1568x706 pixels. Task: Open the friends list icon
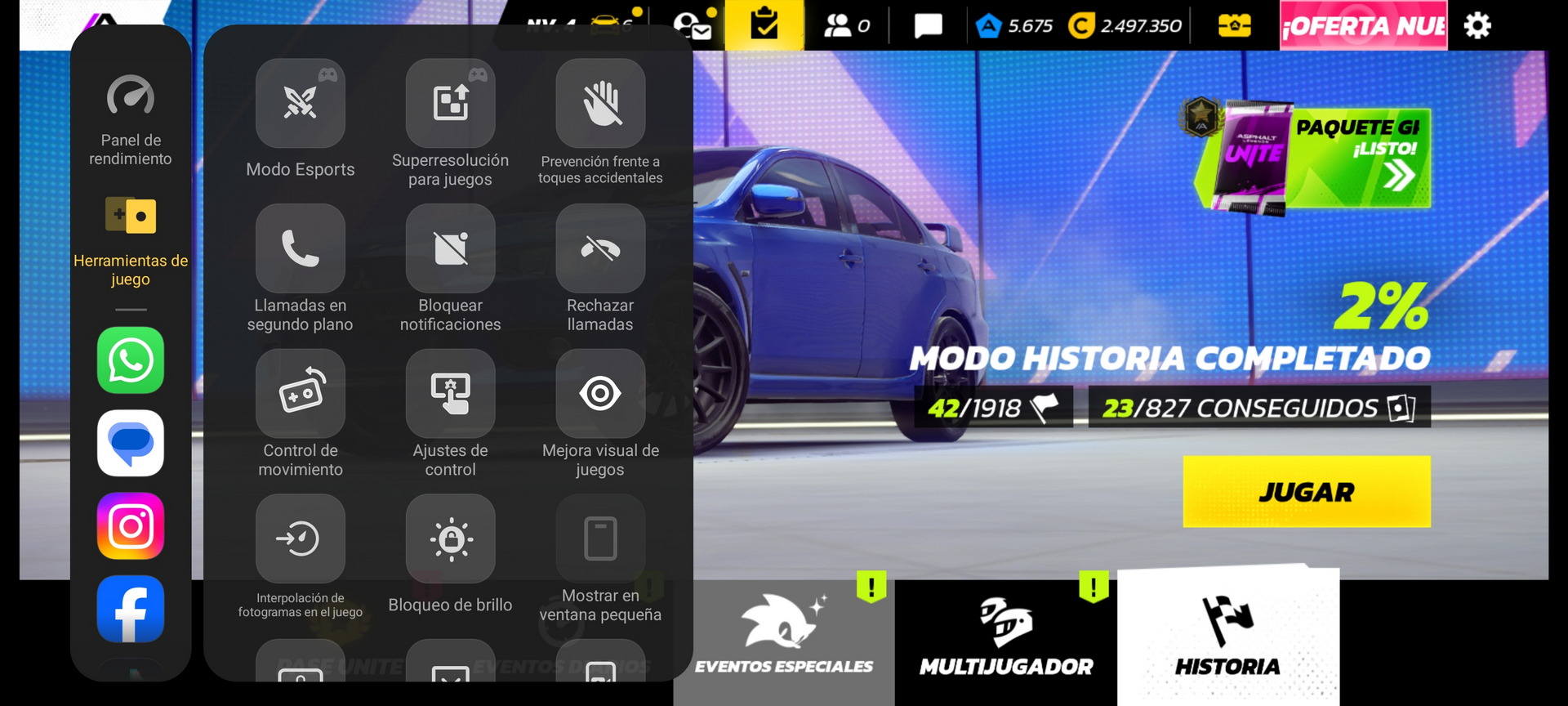(x=846, y=26)
